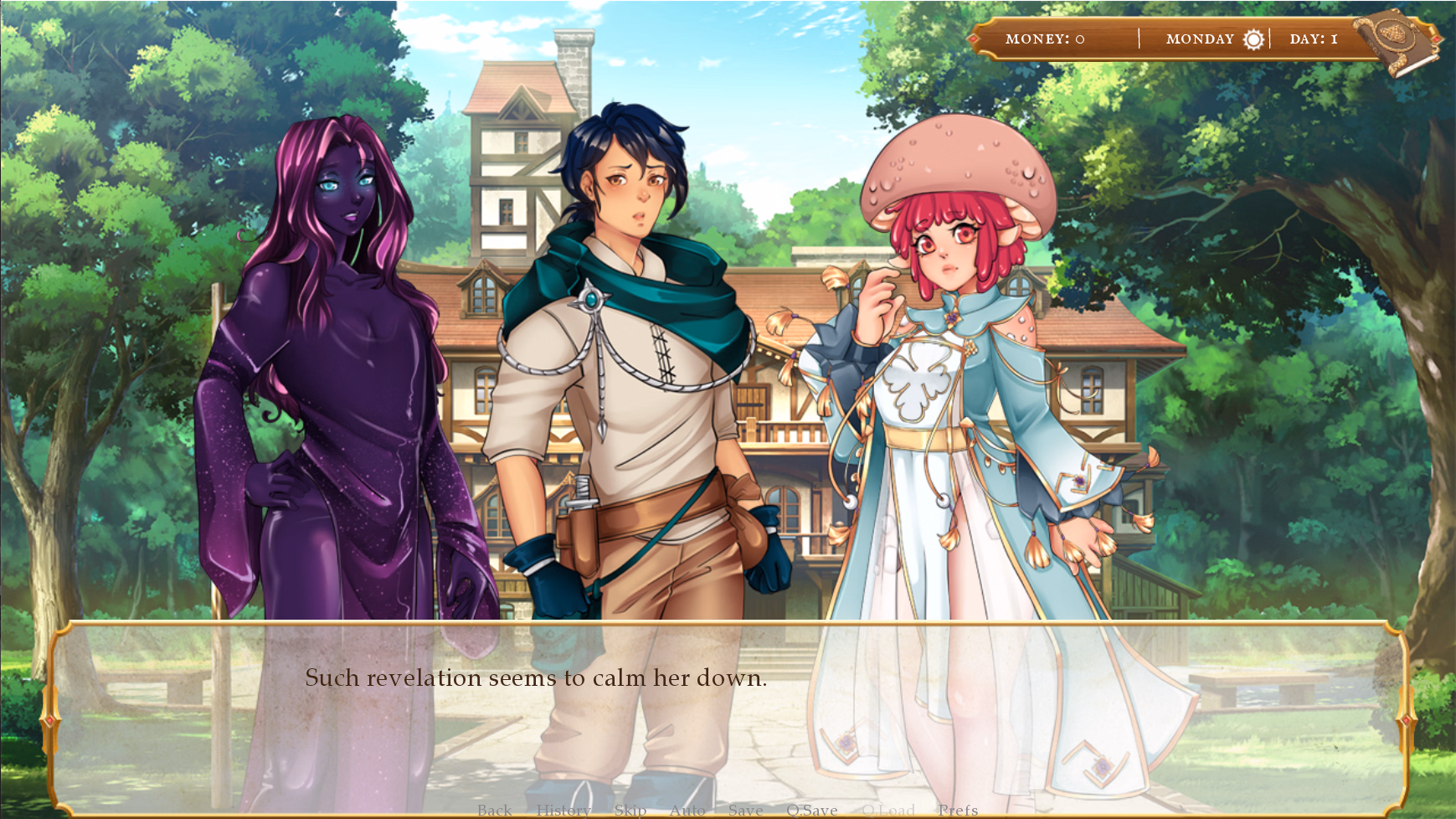Click the DAY: 1 indicator
The image size is (1456, 819).
pyautogui.click(x=1315, y=38)
